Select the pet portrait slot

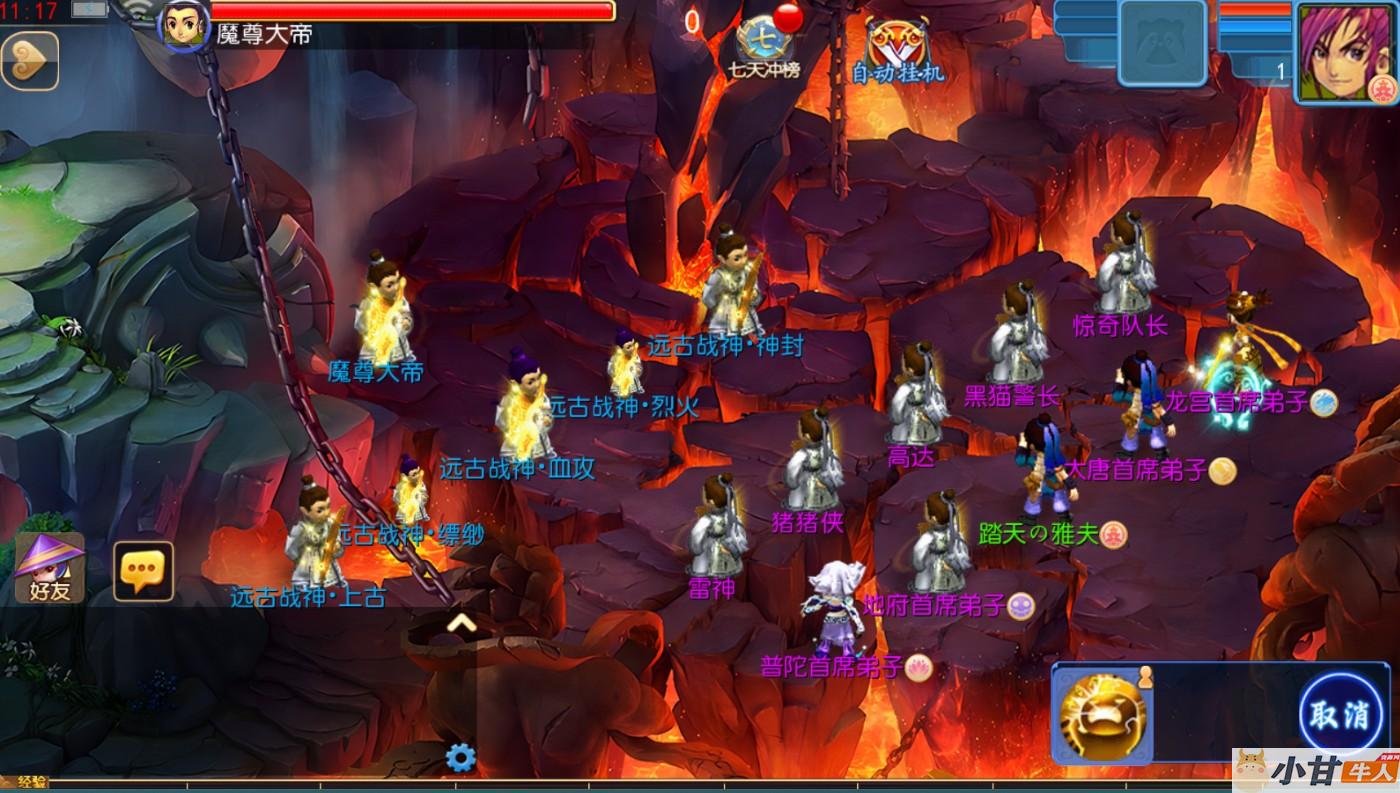tap(1162, 43)
